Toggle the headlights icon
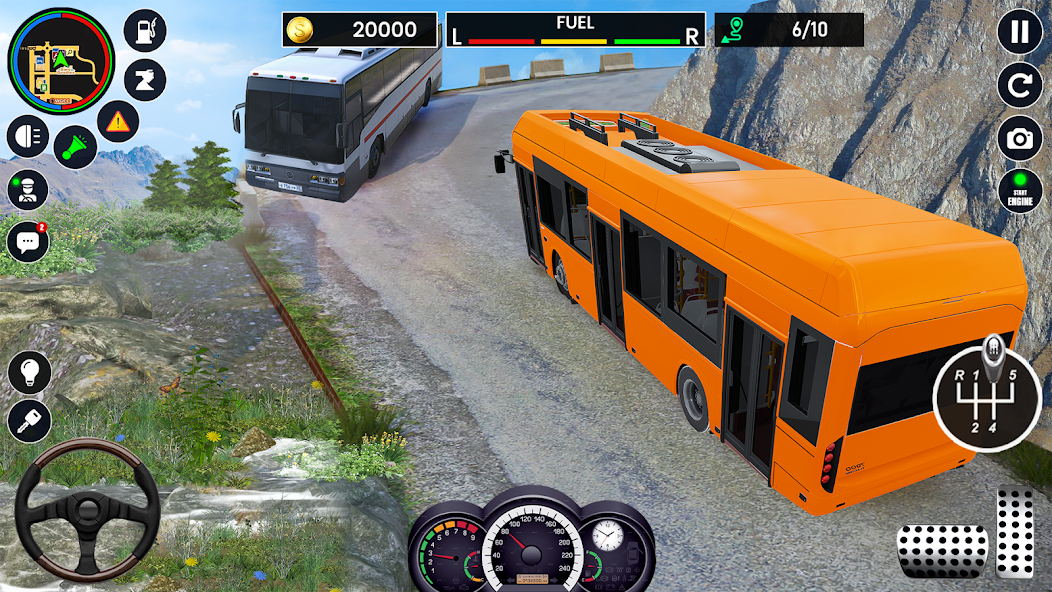The width and height of the screenshot is (1052, 592). 27,137
